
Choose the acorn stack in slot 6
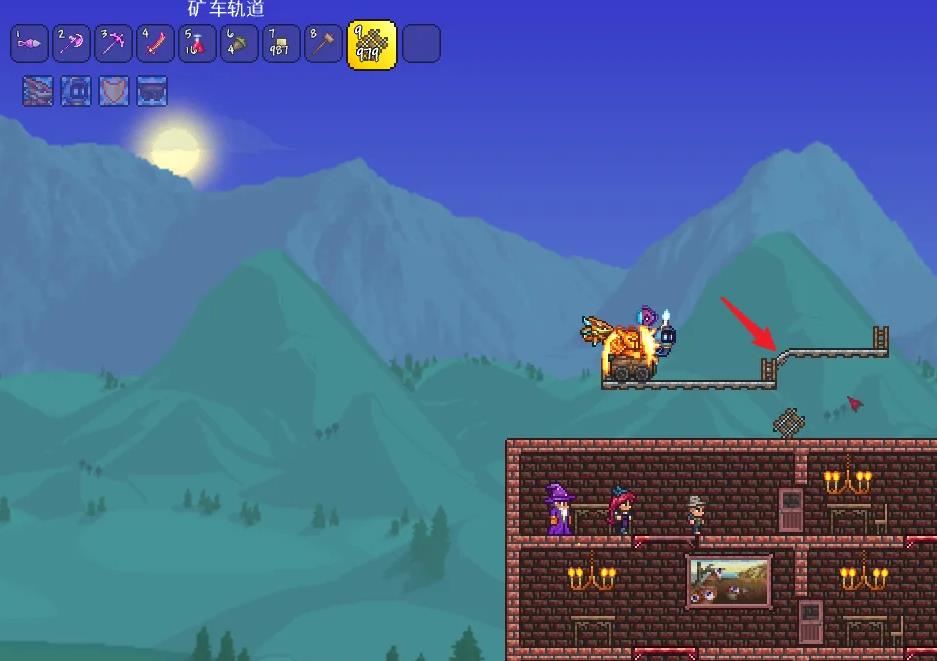[239, 44]
